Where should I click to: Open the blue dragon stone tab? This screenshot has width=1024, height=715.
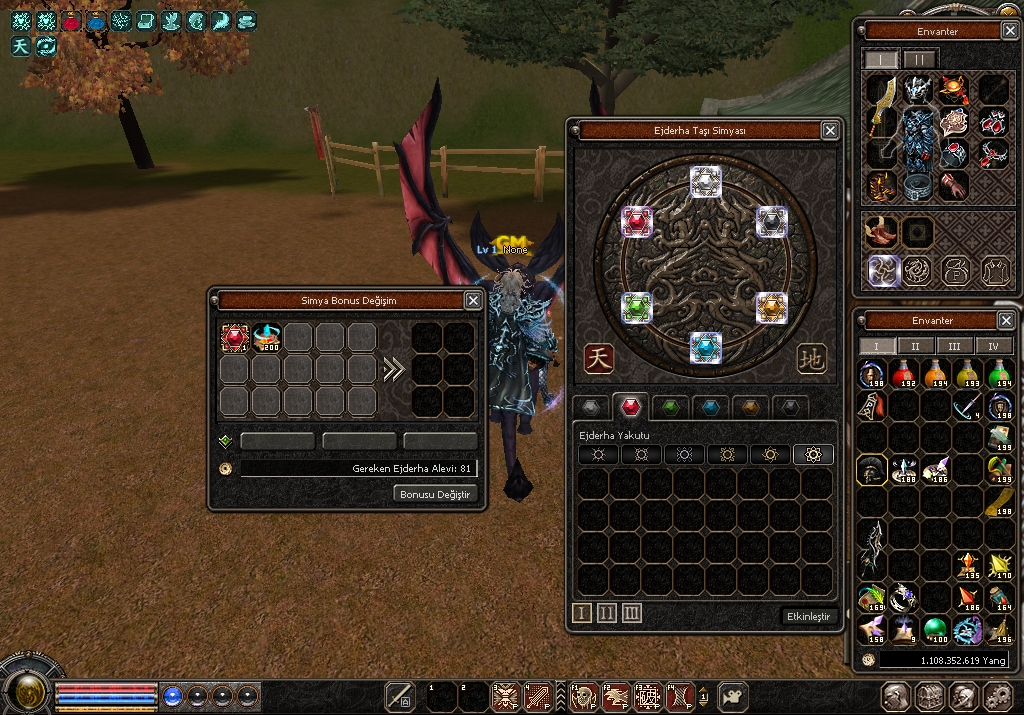tap(709, 407)
